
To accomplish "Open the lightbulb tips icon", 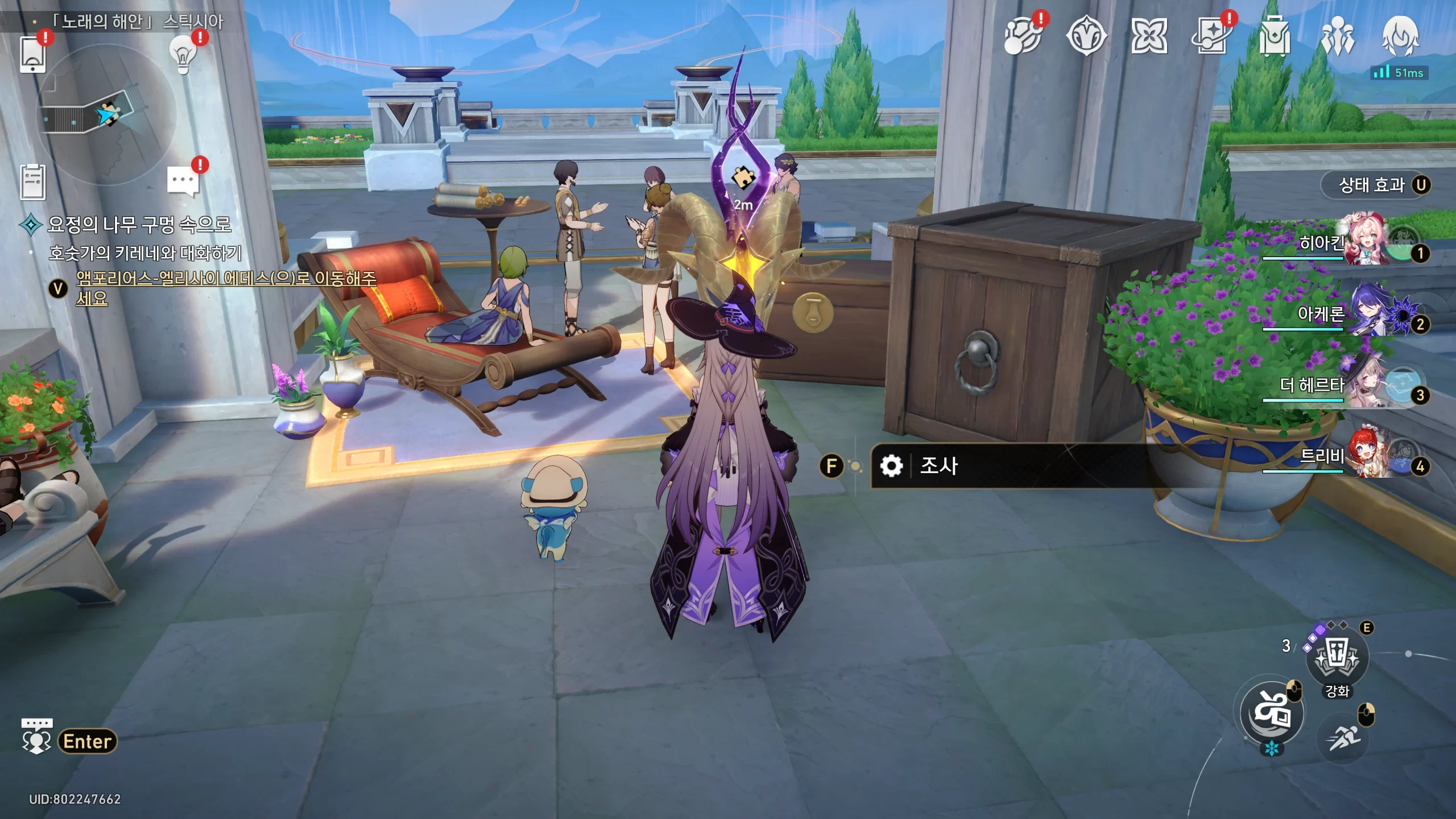I will (183, 55).
